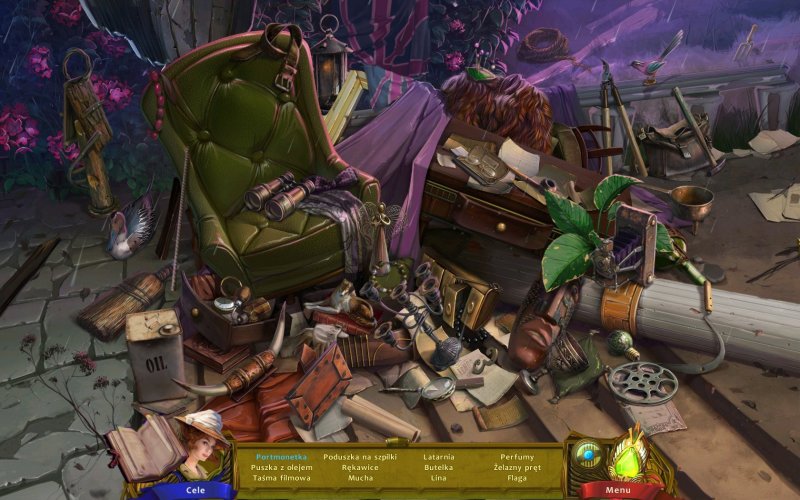Select Mucha in the item list
The image size is (800, 500).
tap(361, 478)
